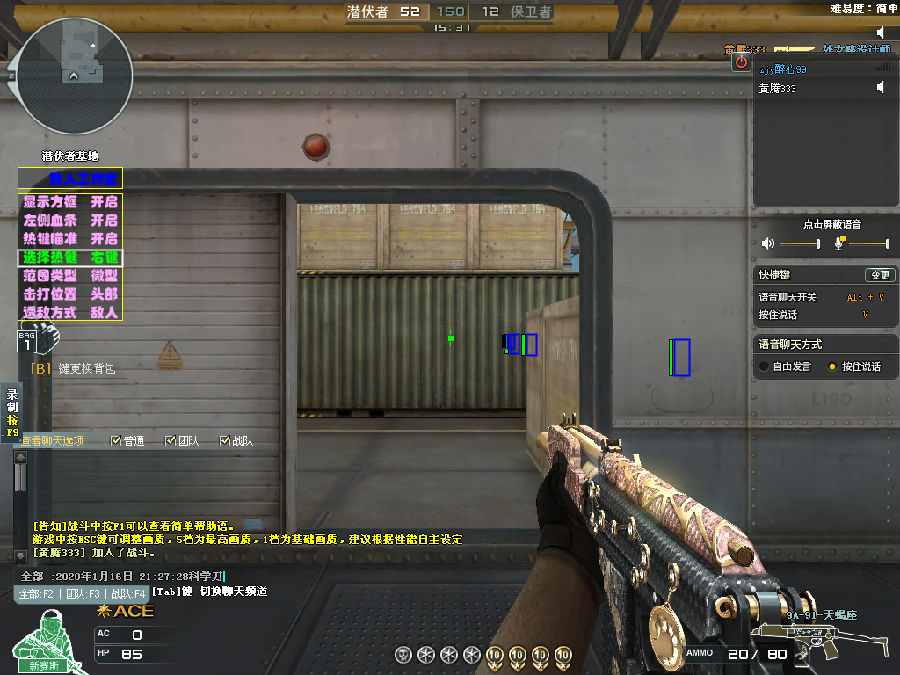The image size is (900, 675).
Task: Adjust the microphone volume slider
Action: pos(866,244)
